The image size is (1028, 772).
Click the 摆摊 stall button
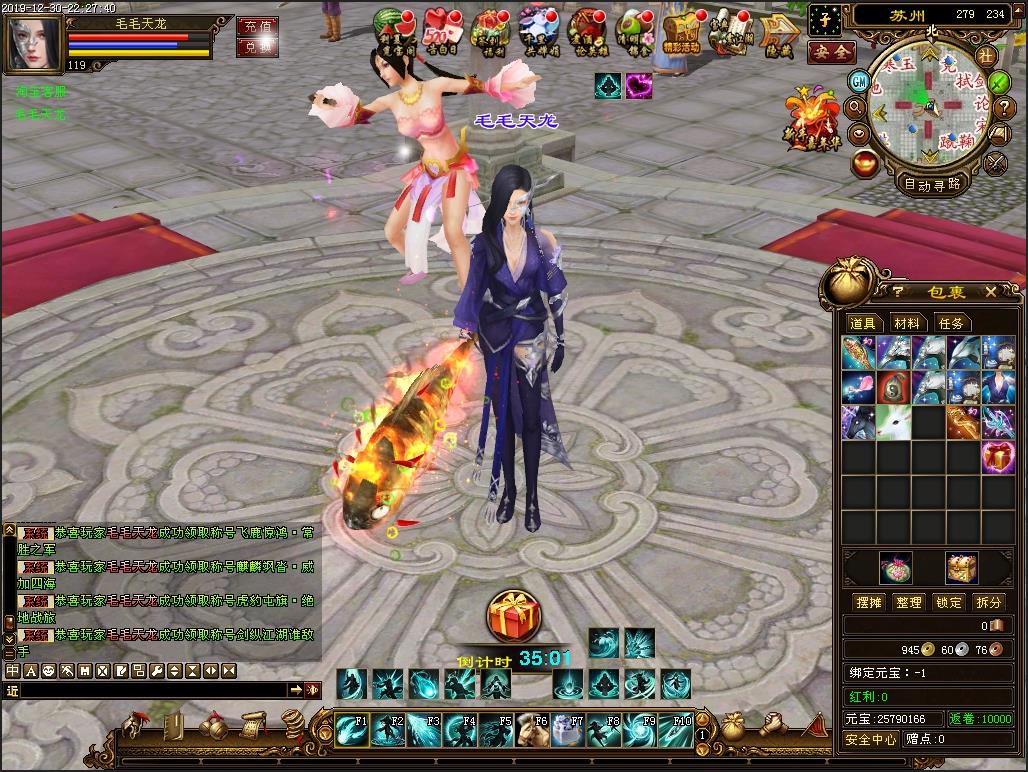(x=869, y=602)
